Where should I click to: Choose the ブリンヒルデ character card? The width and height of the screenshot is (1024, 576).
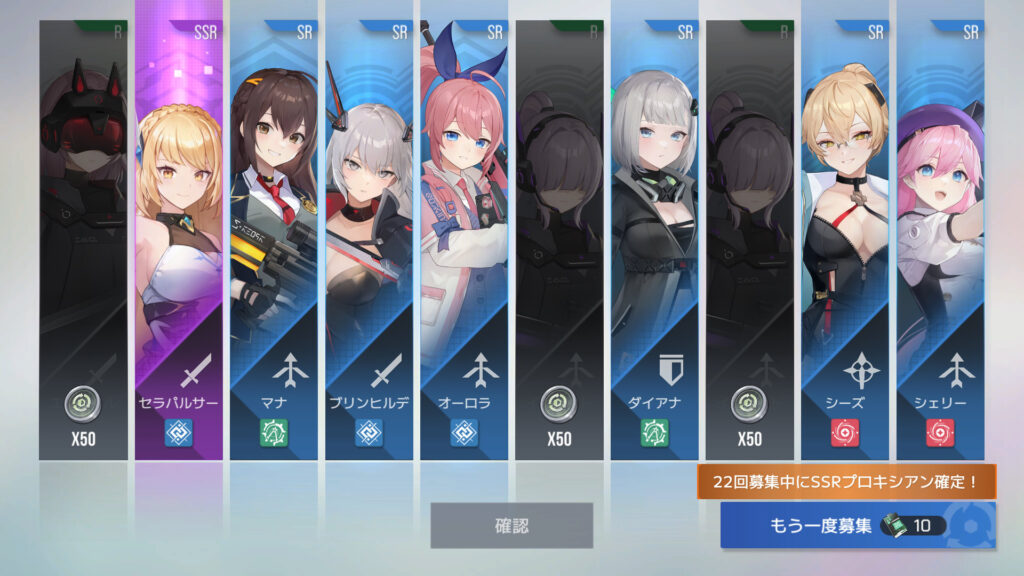pos(369,240)
